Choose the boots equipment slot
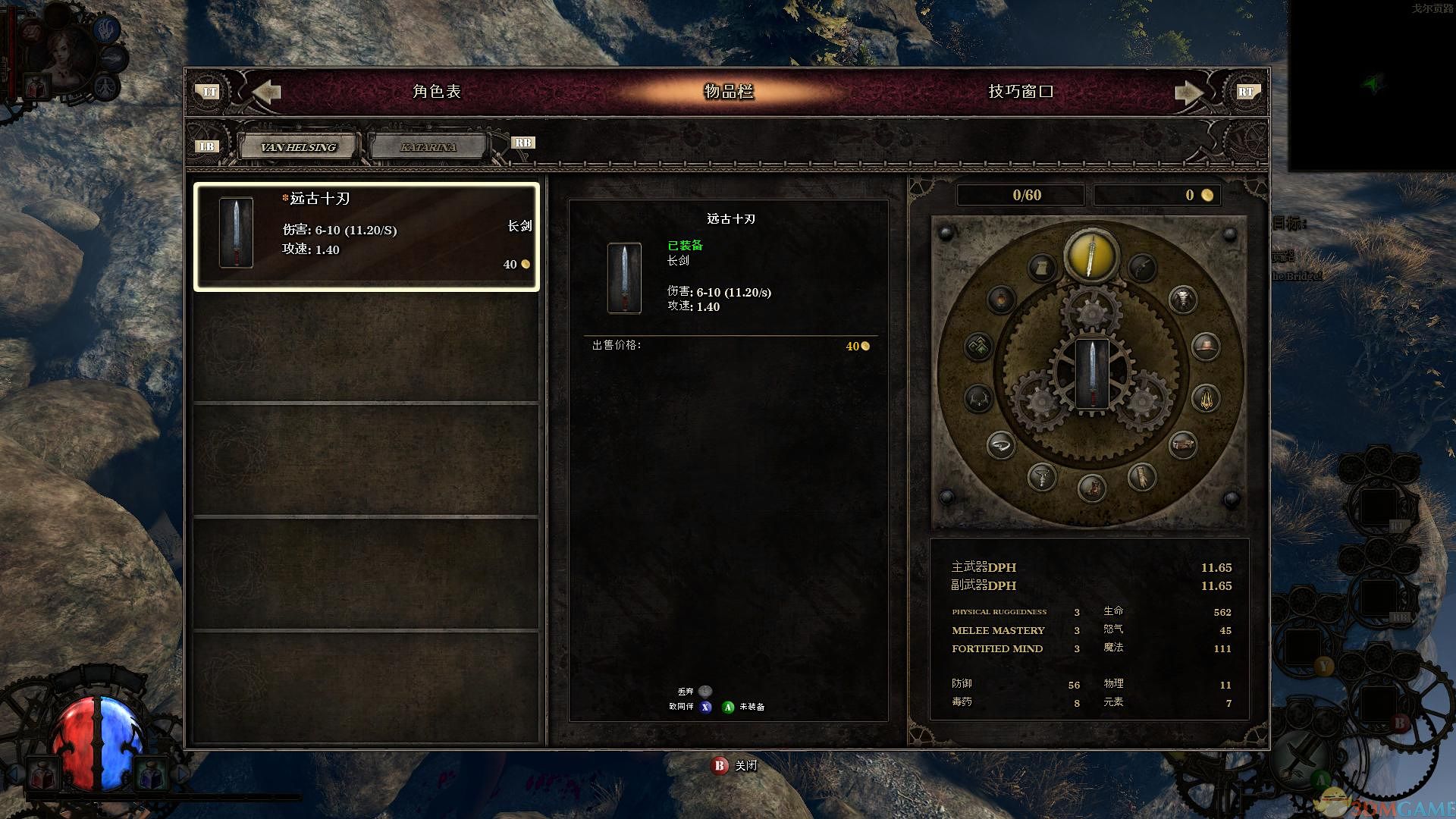This screenshot has width=1456, height=819. coord(1092,487)
